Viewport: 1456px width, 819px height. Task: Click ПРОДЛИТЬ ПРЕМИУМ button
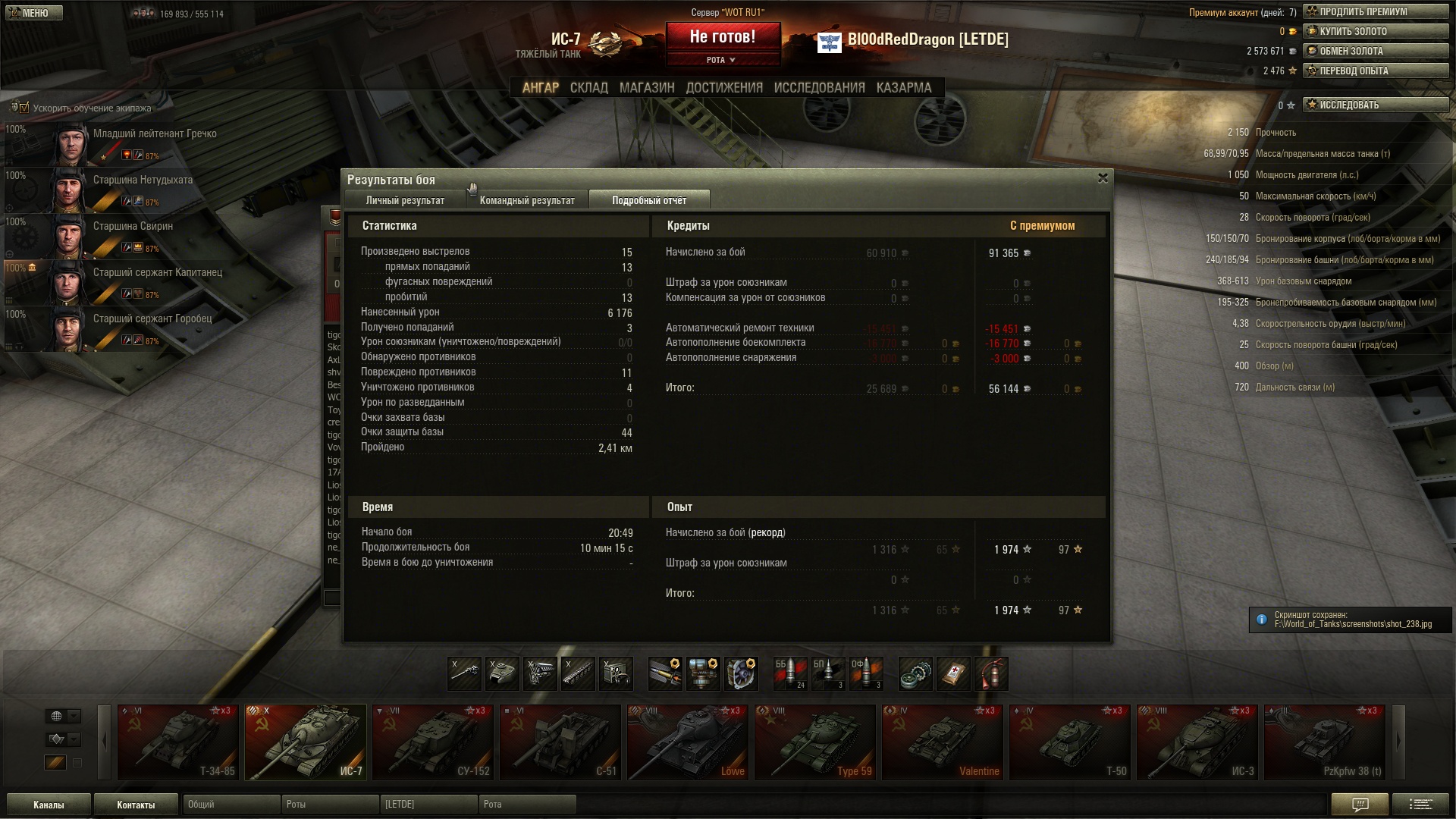click(1375, 11)
